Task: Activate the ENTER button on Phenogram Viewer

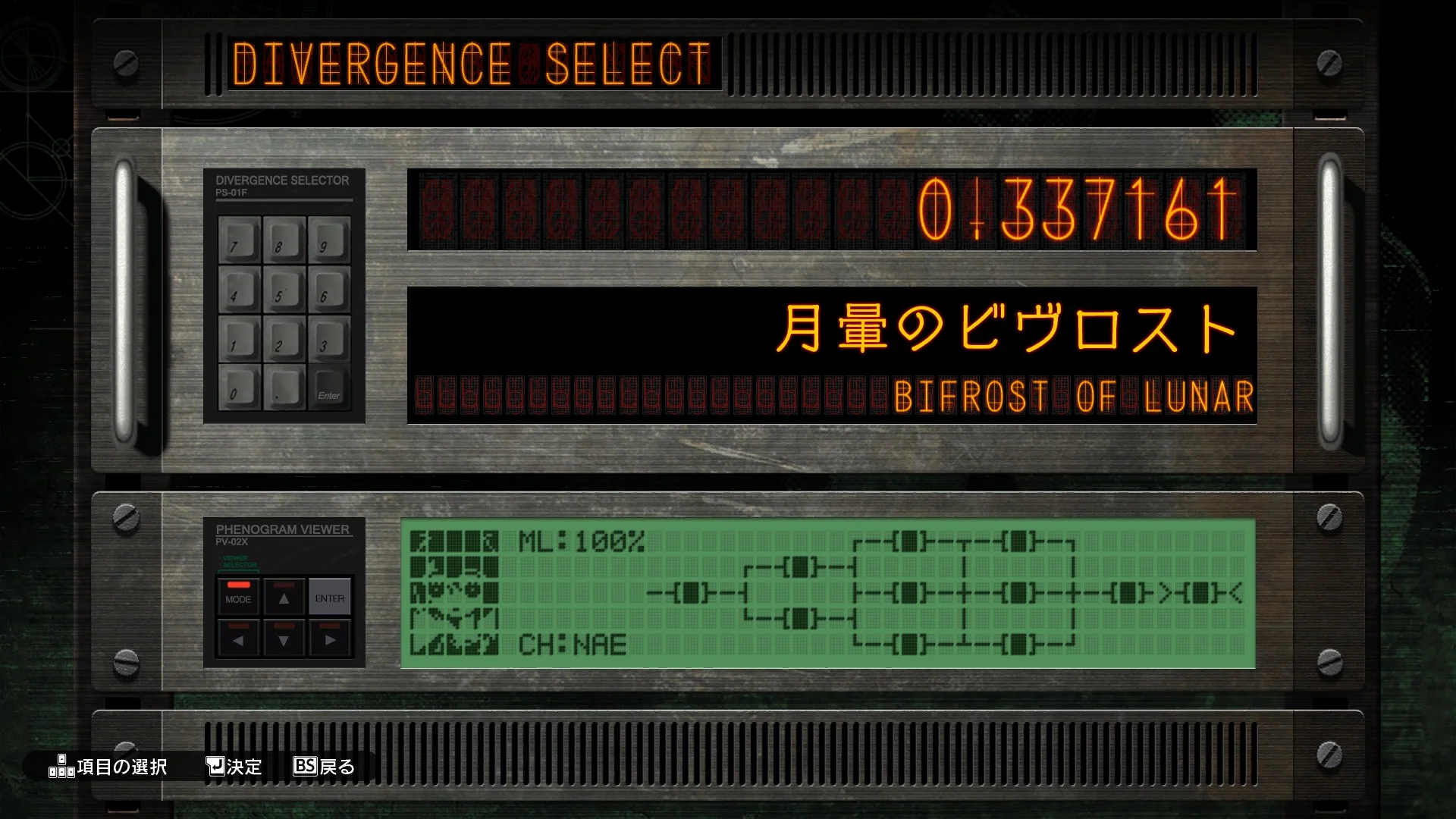Action: click(x=329, y=597)
